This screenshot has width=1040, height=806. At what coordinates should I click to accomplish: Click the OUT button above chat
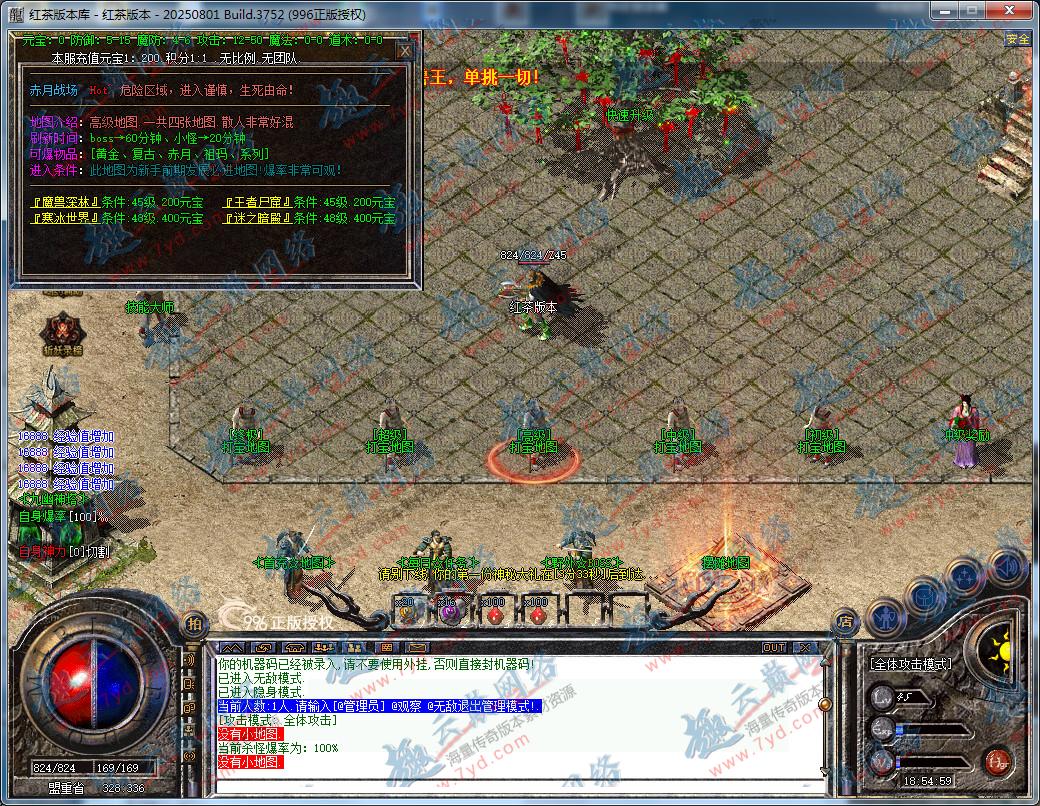pos(773,647)
